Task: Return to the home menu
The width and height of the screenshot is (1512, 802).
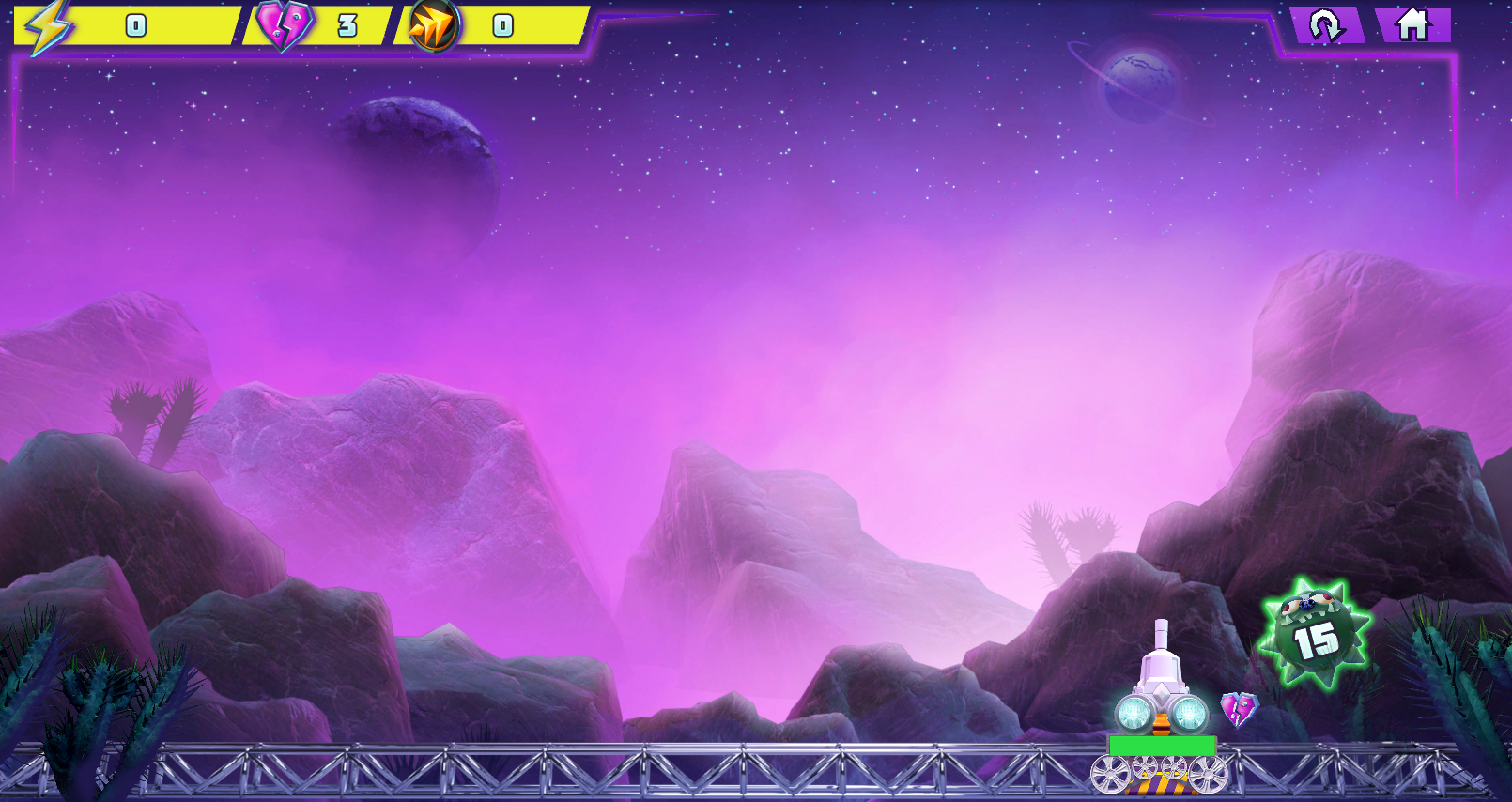Action: coord(1412,25)
